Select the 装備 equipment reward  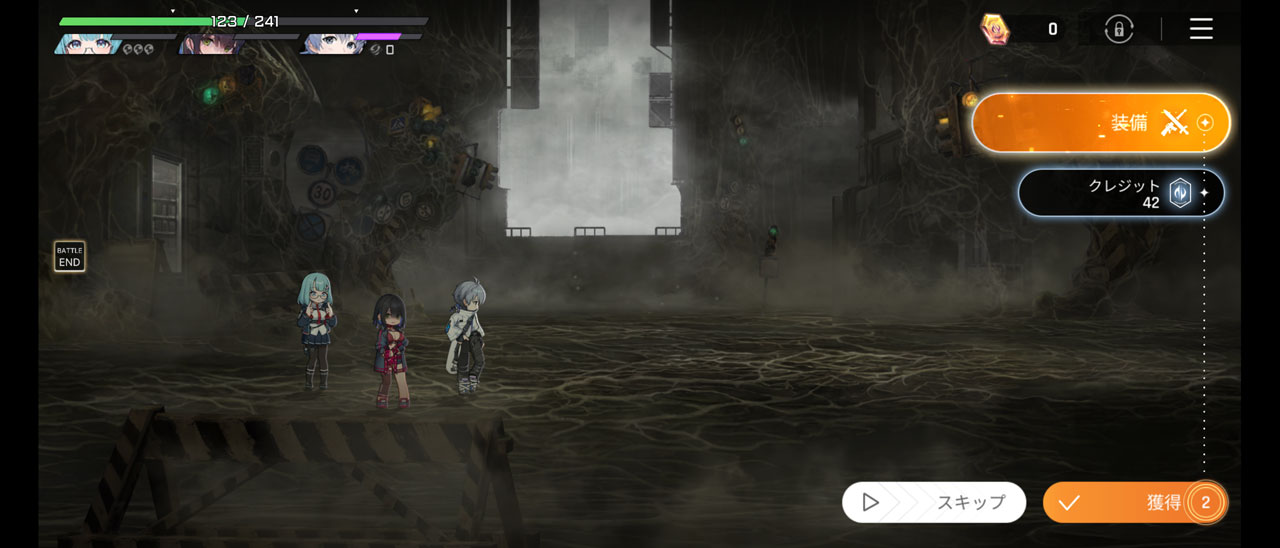point(1100,123)
